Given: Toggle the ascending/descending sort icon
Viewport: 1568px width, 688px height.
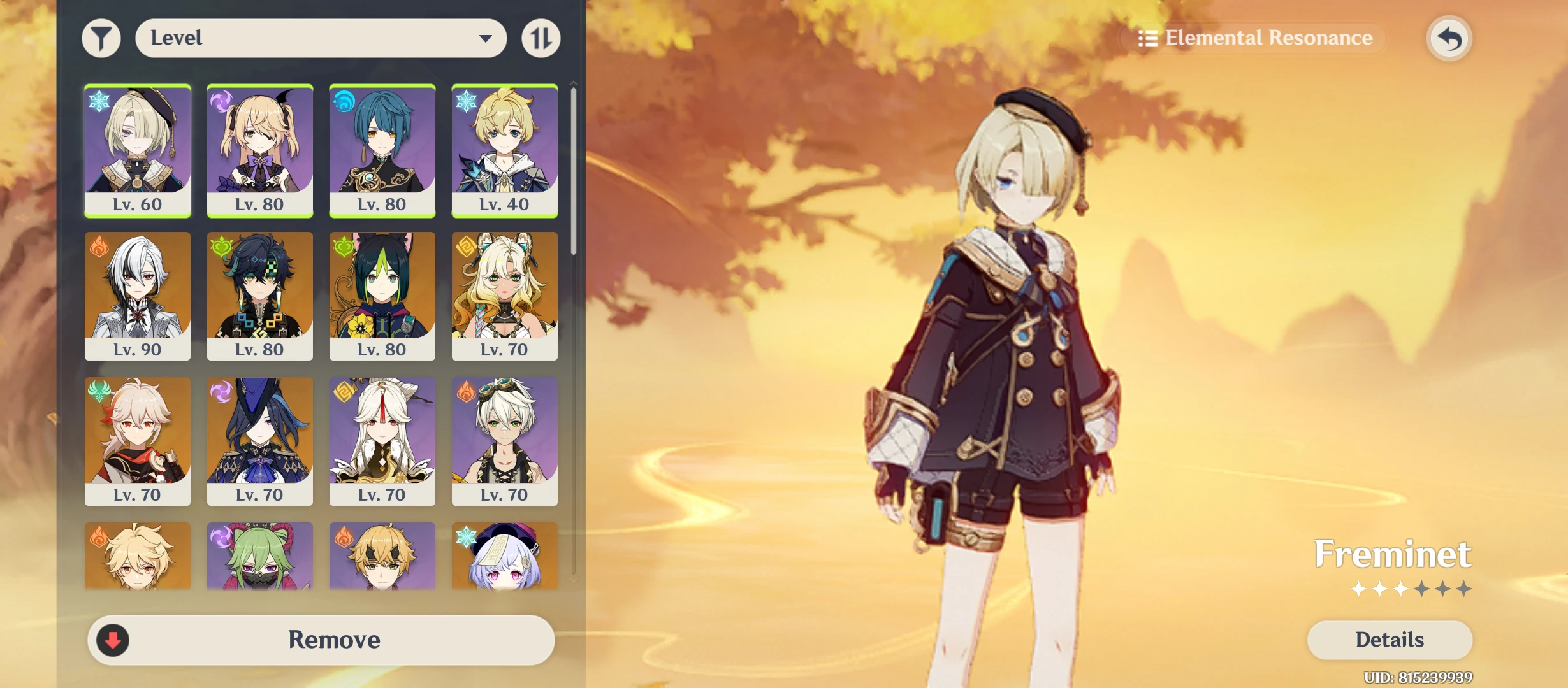Looking at the screenshot, I should pyautogui.click(x=541, y=38).
